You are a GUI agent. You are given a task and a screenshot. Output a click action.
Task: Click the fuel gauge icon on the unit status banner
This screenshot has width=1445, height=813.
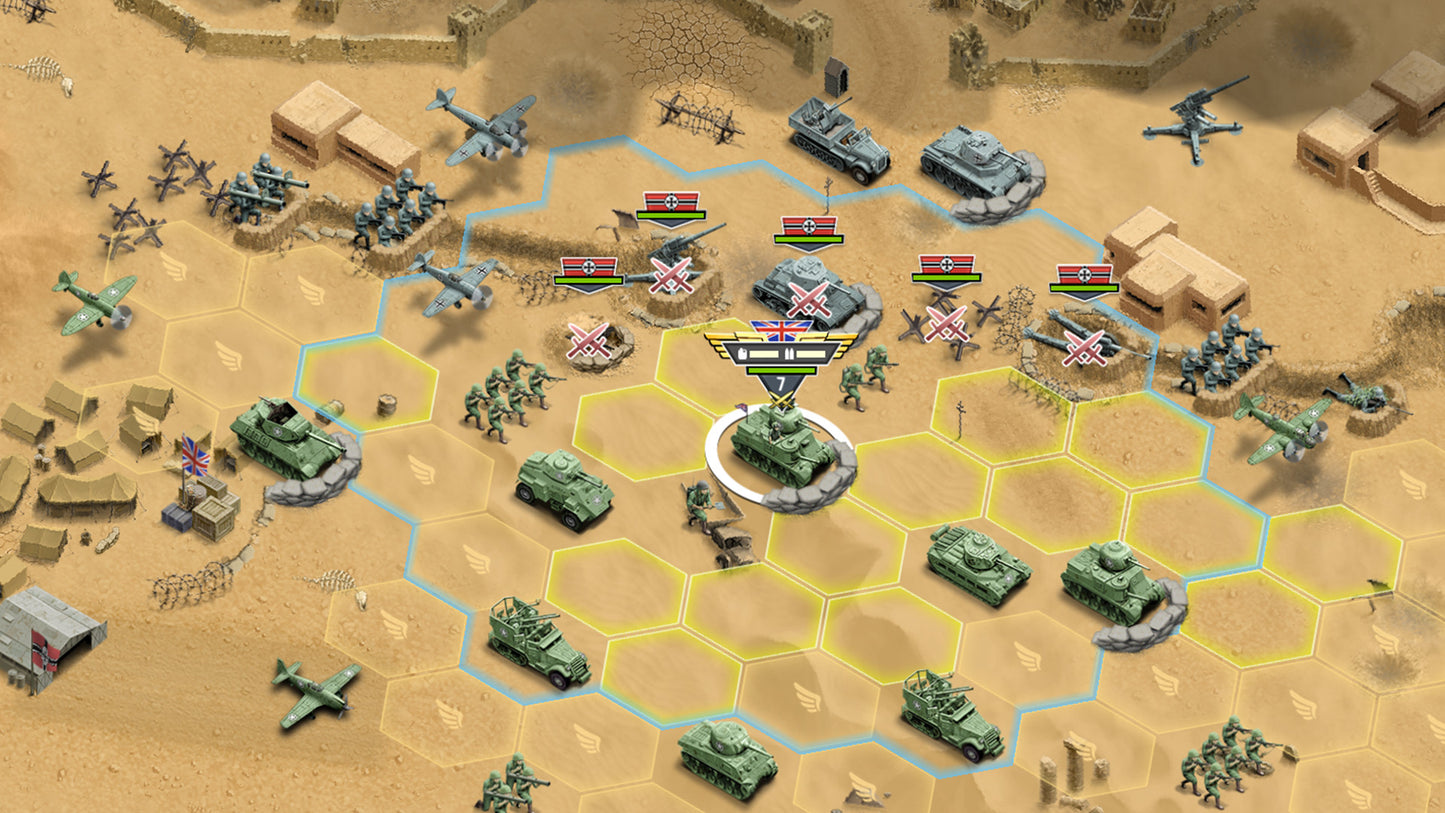click(742, 353)
